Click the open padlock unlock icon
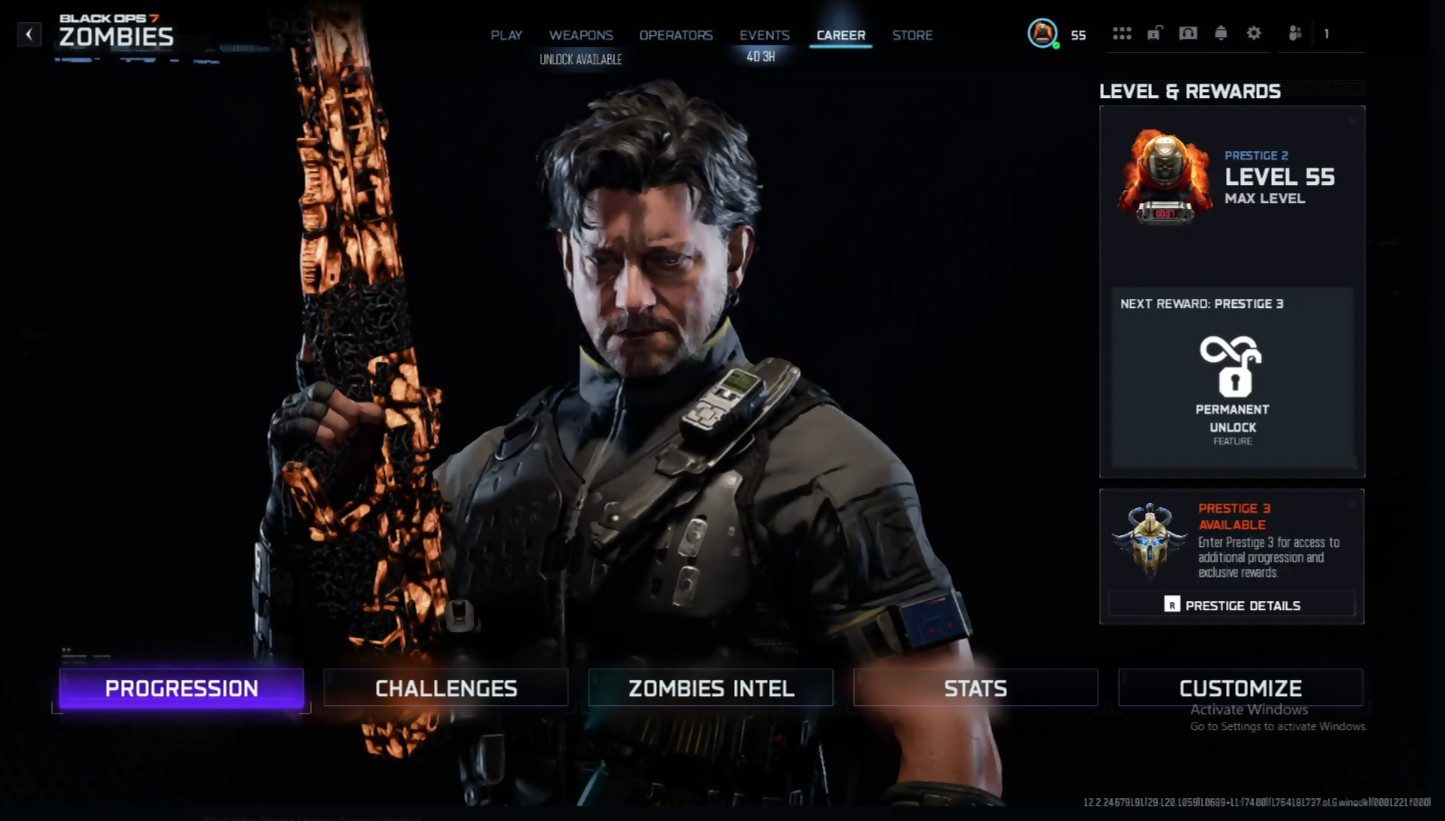This screenshot has width=1445, height=821. tap(1155, 34)
